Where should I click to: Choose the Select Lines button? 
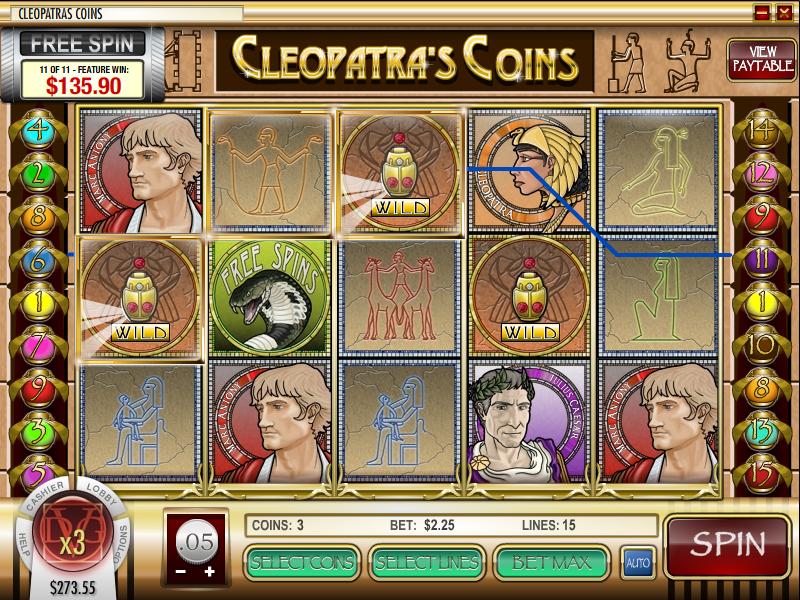click(426, 562)
